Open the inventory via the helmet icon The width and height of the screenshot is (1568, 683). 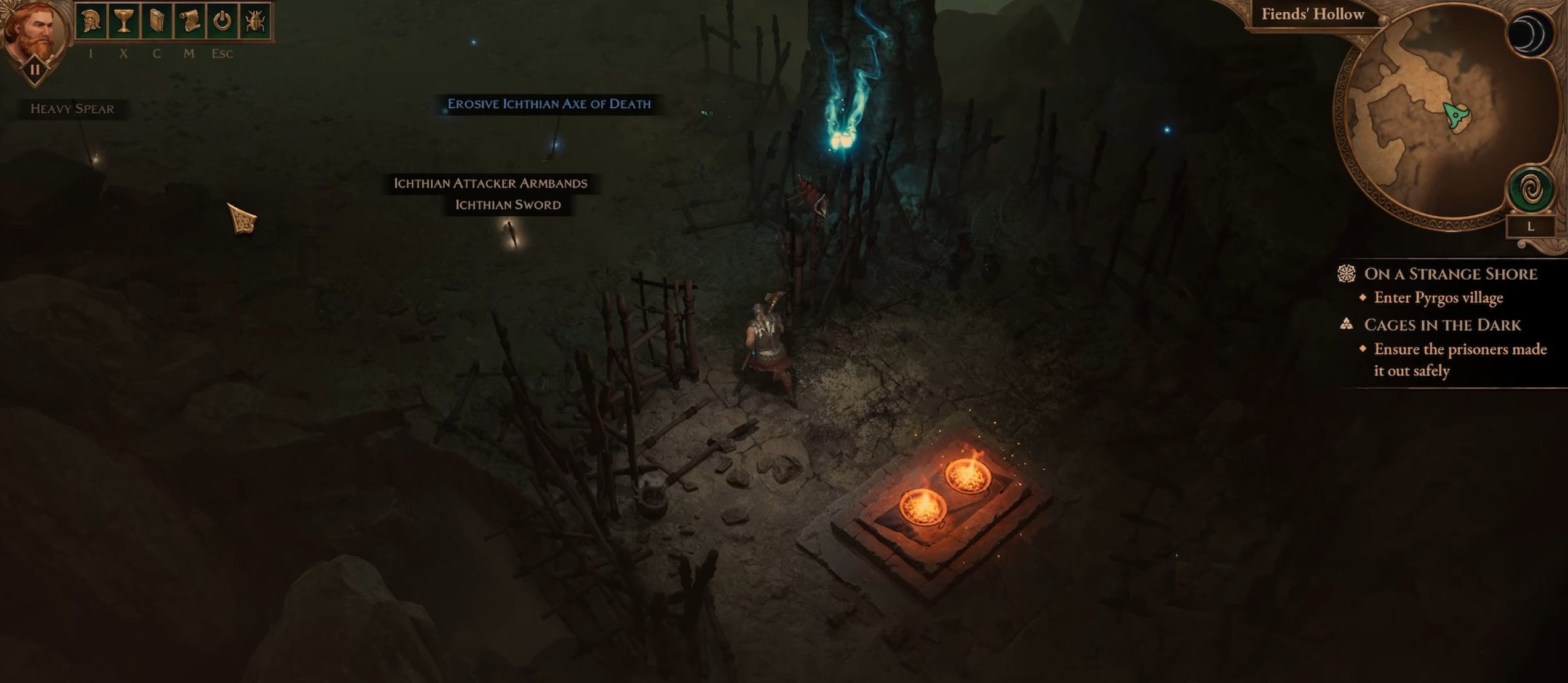[x=90, y=22]
